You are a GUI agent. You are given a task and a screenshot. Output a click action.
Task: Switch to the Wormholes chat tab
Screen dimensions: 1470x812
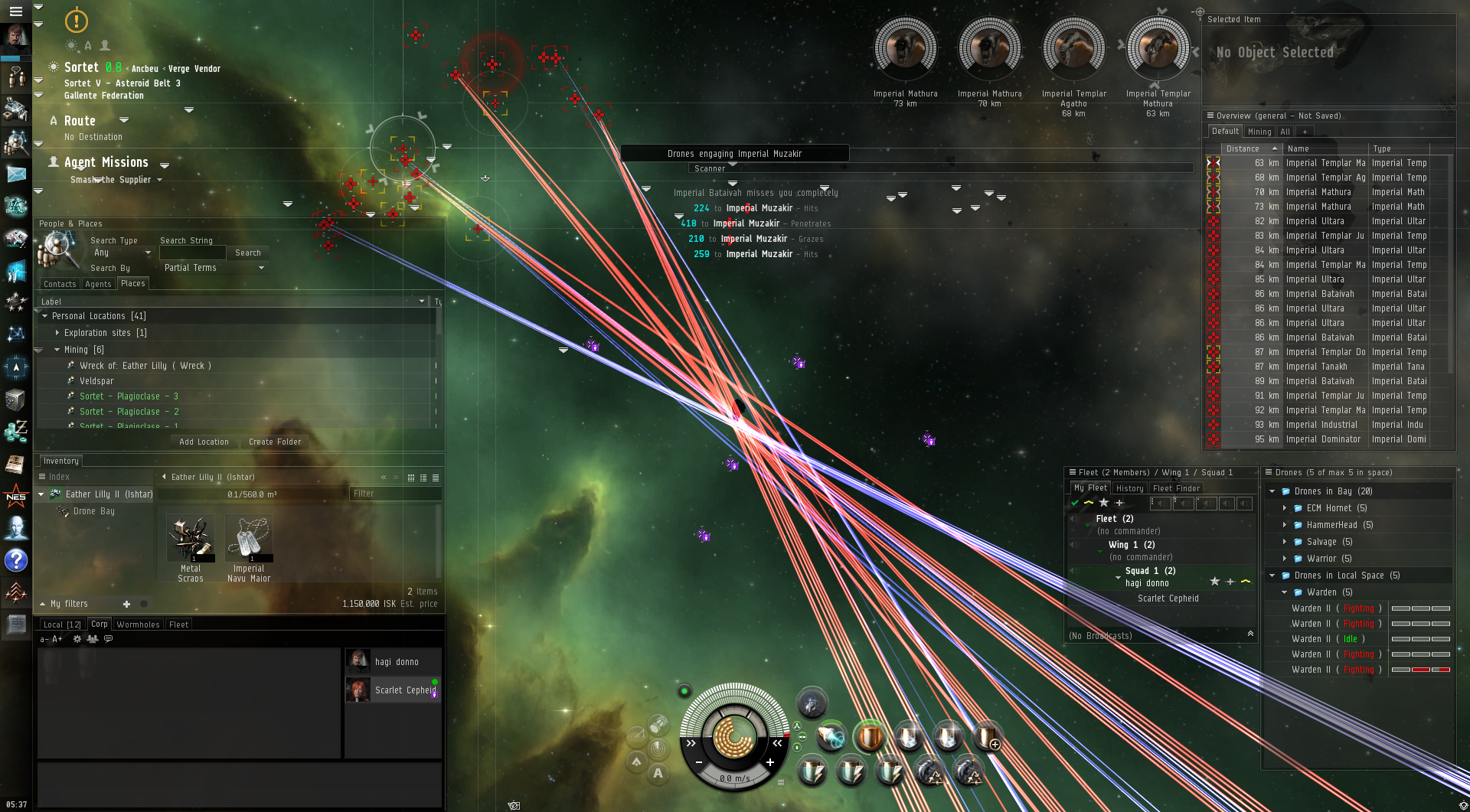tap(138, 624)
